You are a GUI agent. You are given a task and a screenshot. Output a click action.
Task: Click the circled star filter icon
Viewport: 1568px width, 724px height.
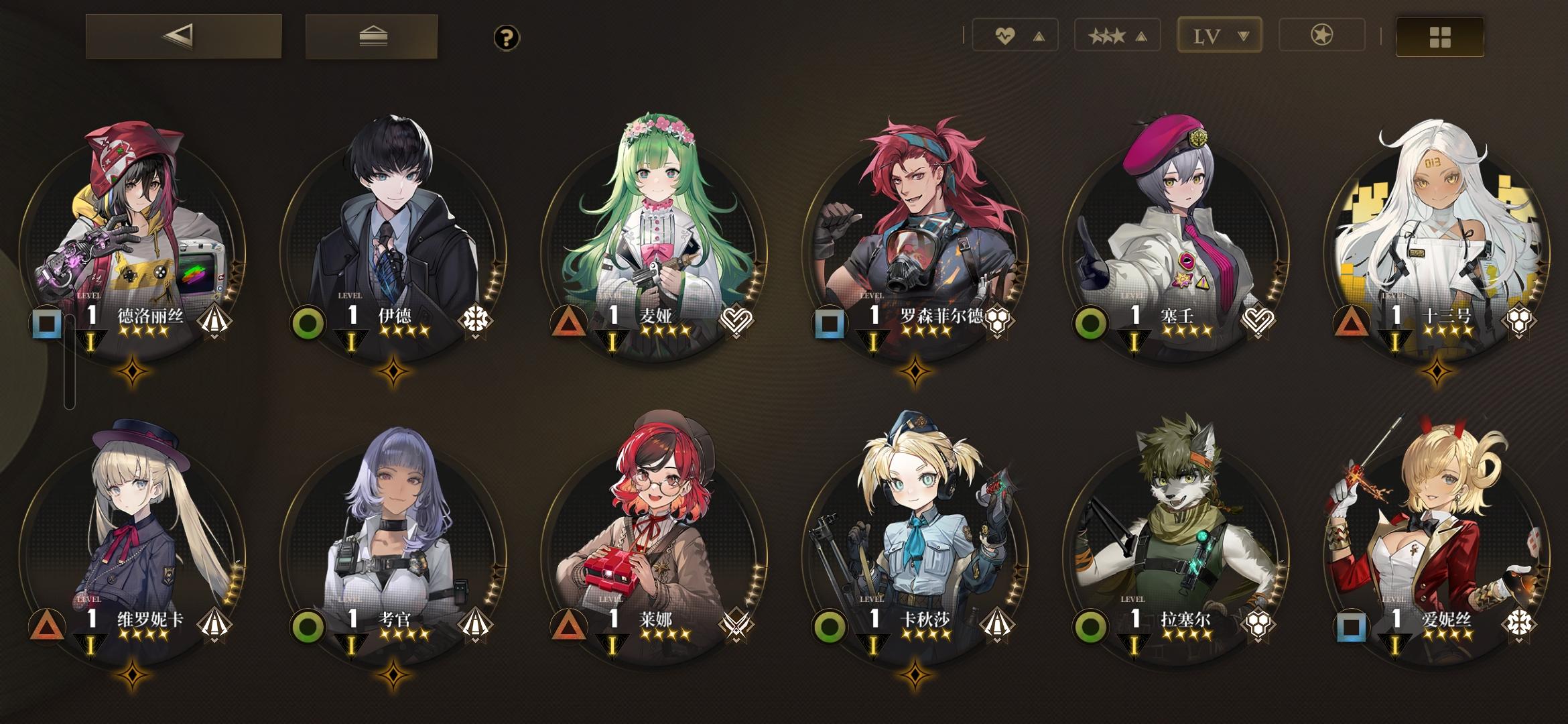(1321, 36)
